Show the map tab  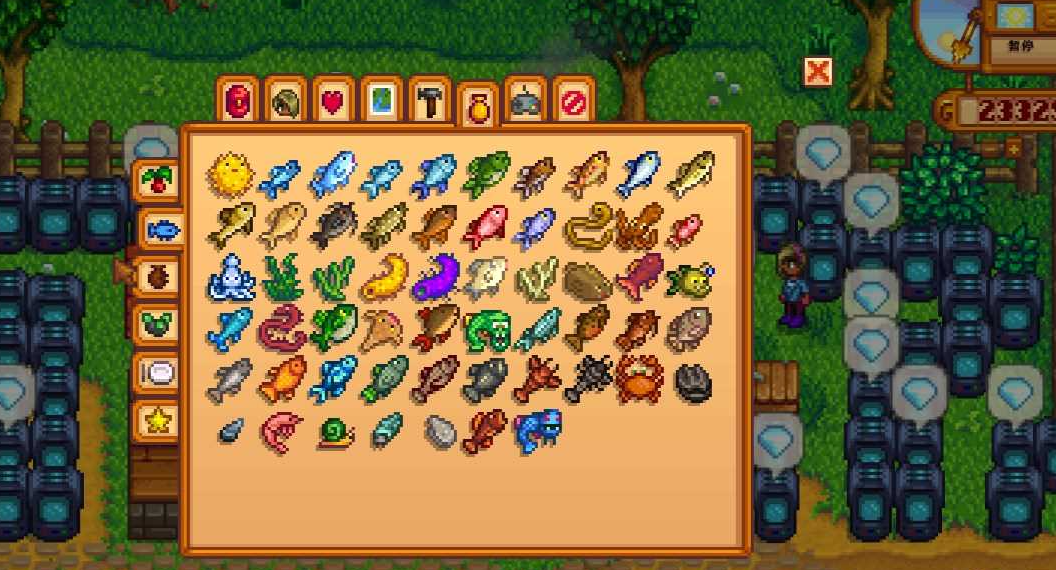click(382, 100)
